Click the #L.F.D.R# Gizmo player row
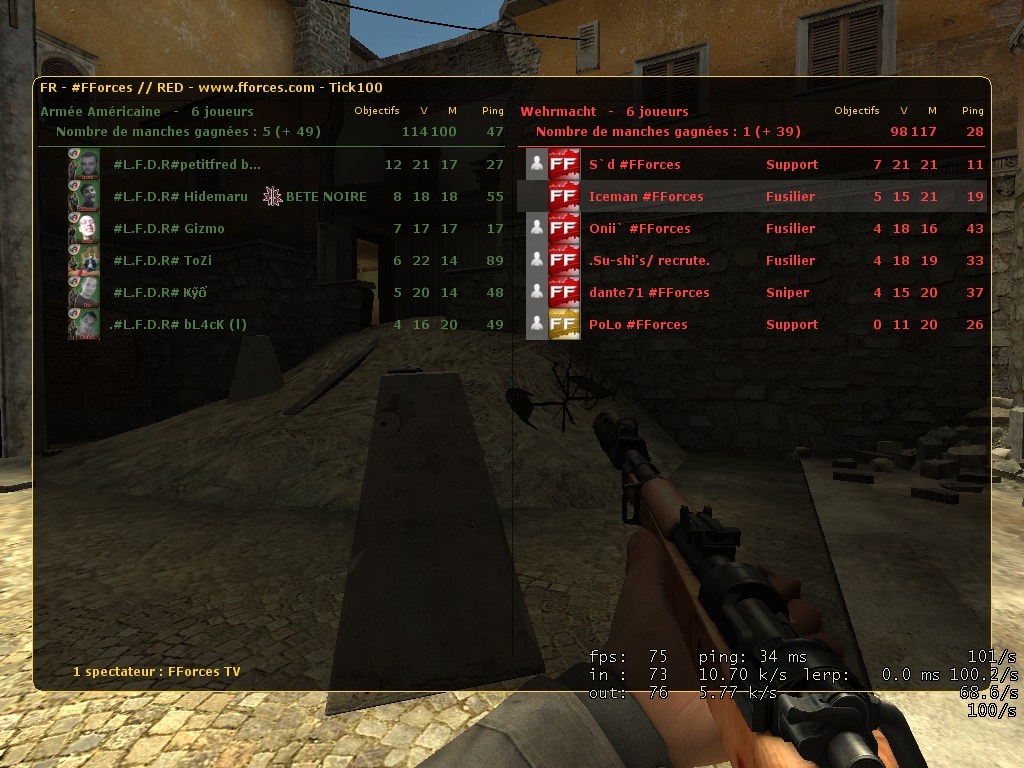The height and width of the screenshot is (768, 1024). (169, 229)
